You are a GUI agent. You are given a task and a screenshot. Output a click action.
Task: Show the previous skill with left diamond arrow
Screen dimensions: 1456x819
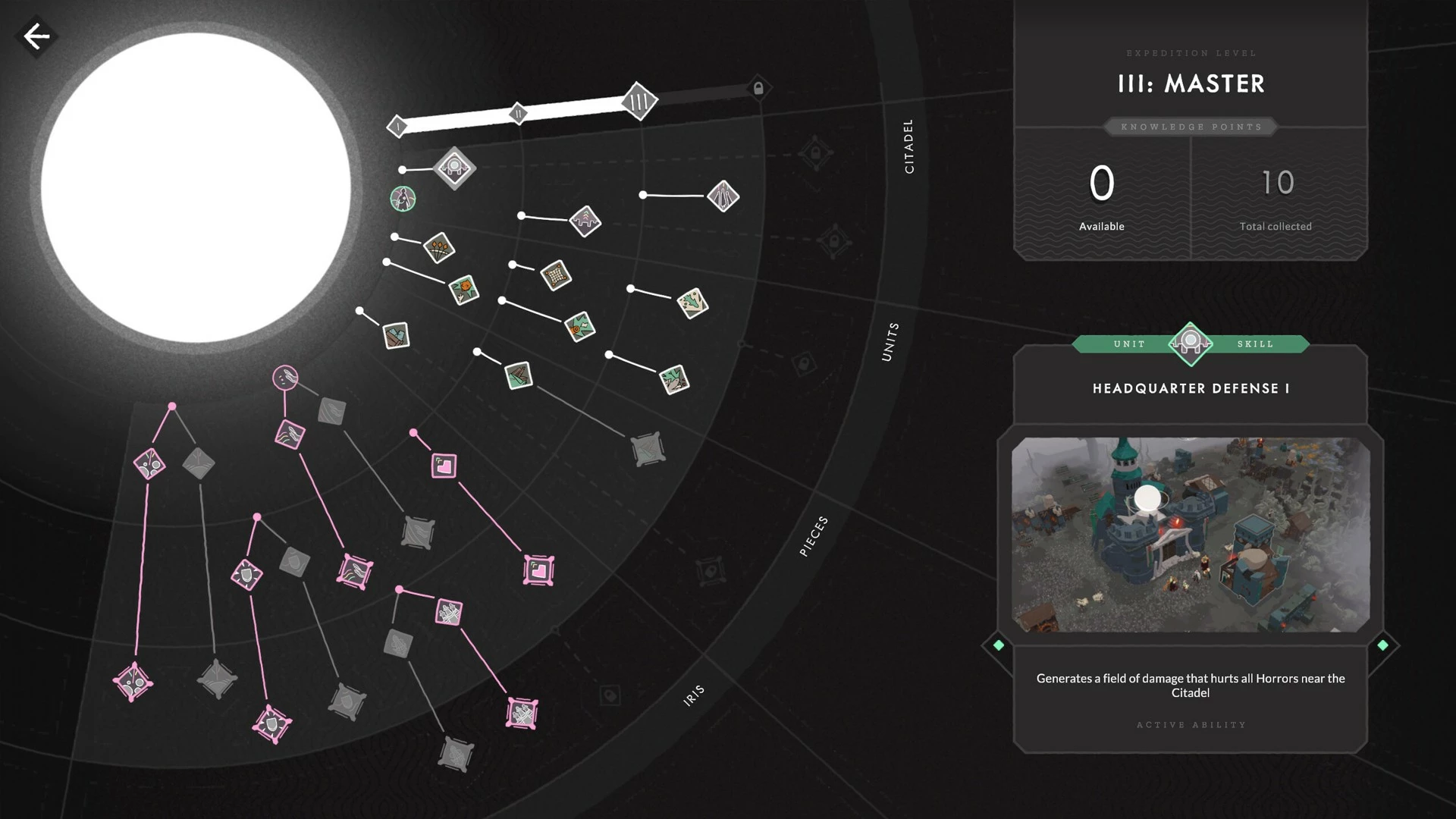pos(998,645)
